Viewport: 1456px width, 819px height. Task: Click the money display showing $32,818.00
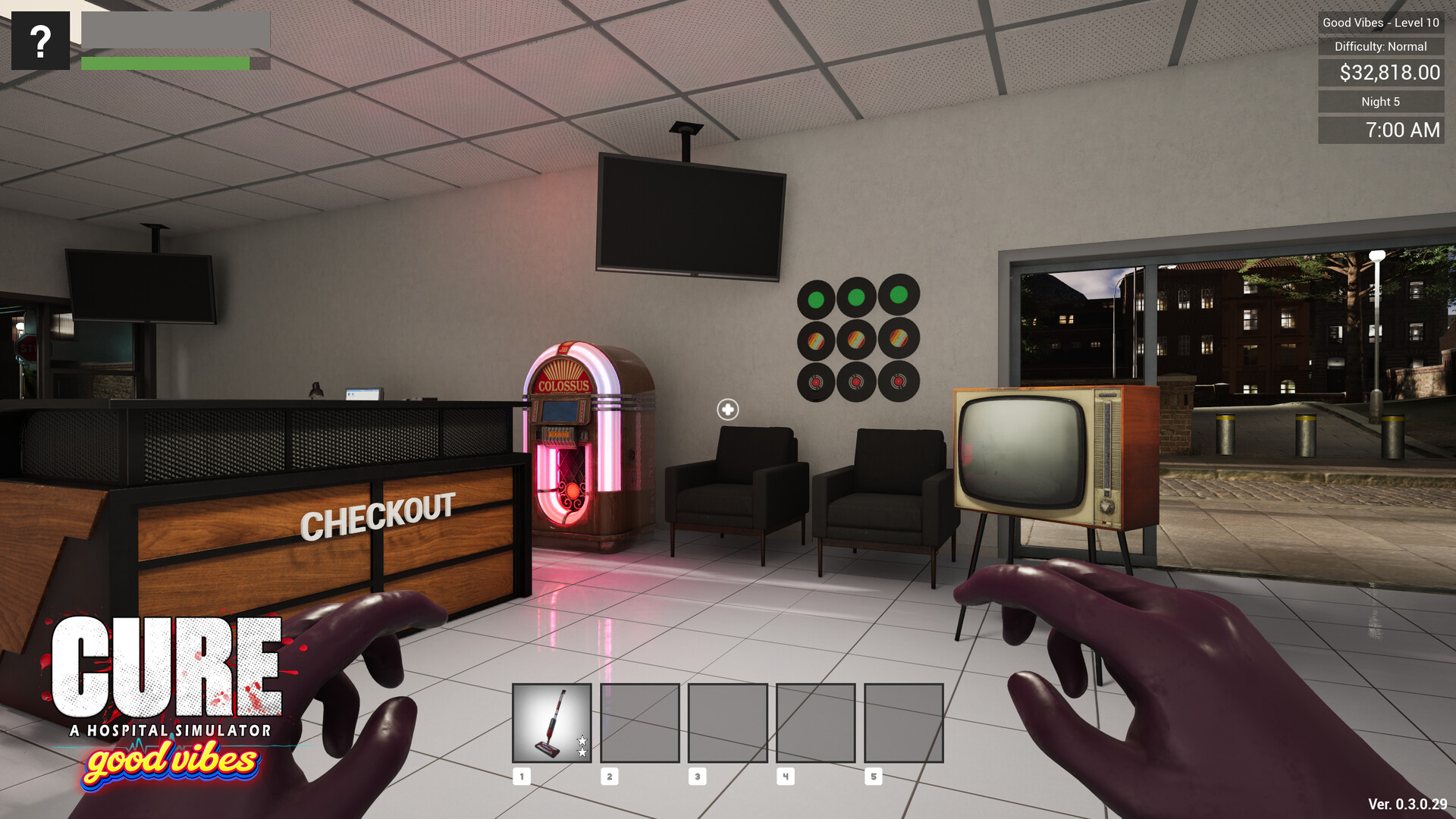pyautogui.click(x=1380, y=74)
